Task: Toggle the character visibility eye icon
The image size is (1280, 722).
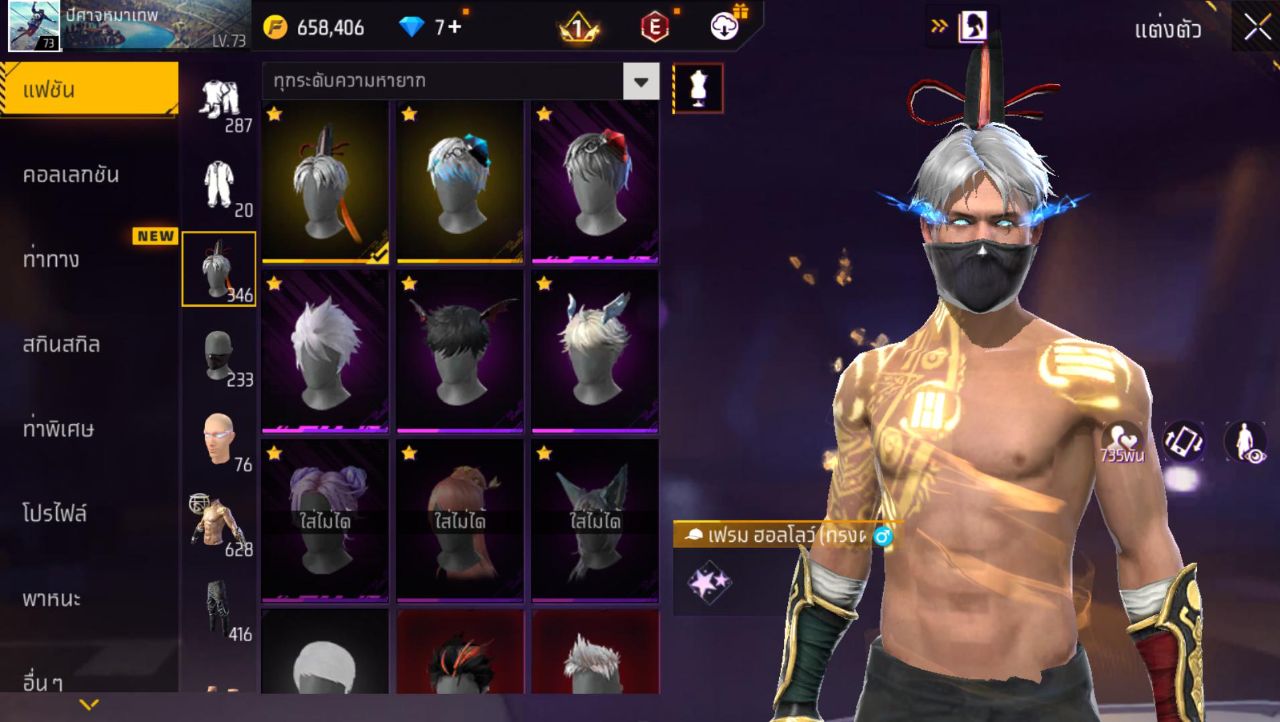Action: tap(1244, 442)
